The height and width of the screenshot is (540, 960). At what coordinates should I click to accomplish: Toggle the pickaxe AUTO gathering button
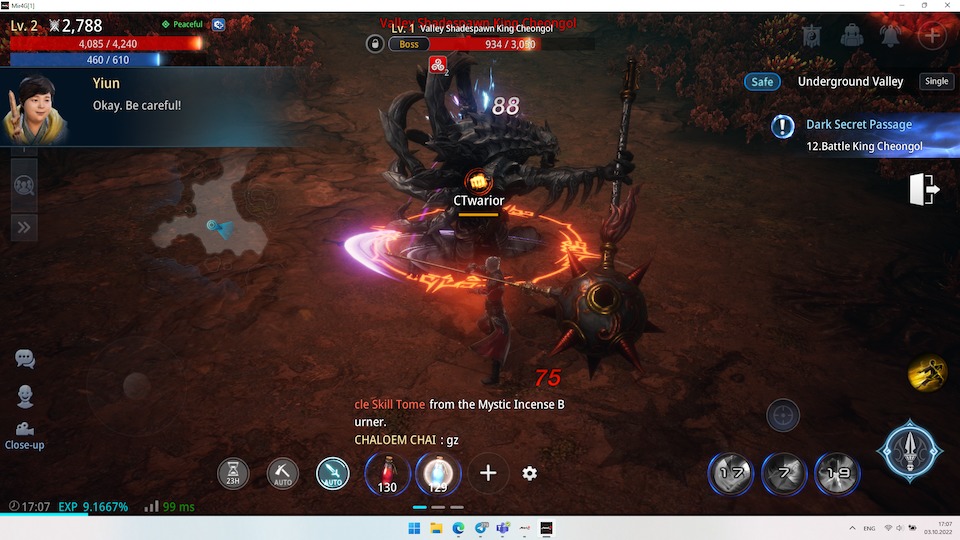coord(283,473)
